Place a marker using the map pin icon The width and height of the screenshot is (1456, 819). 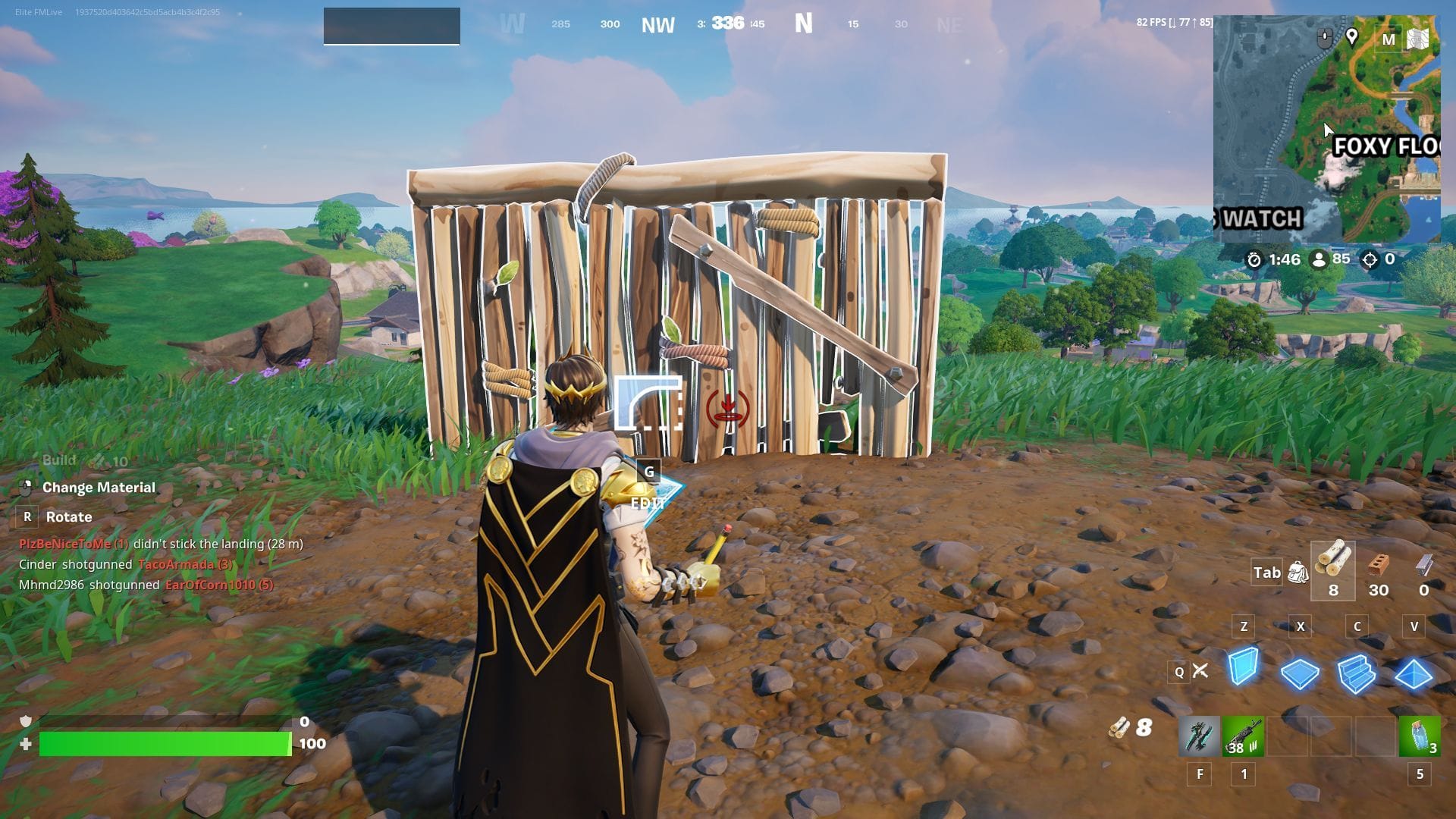point(1351,36)
